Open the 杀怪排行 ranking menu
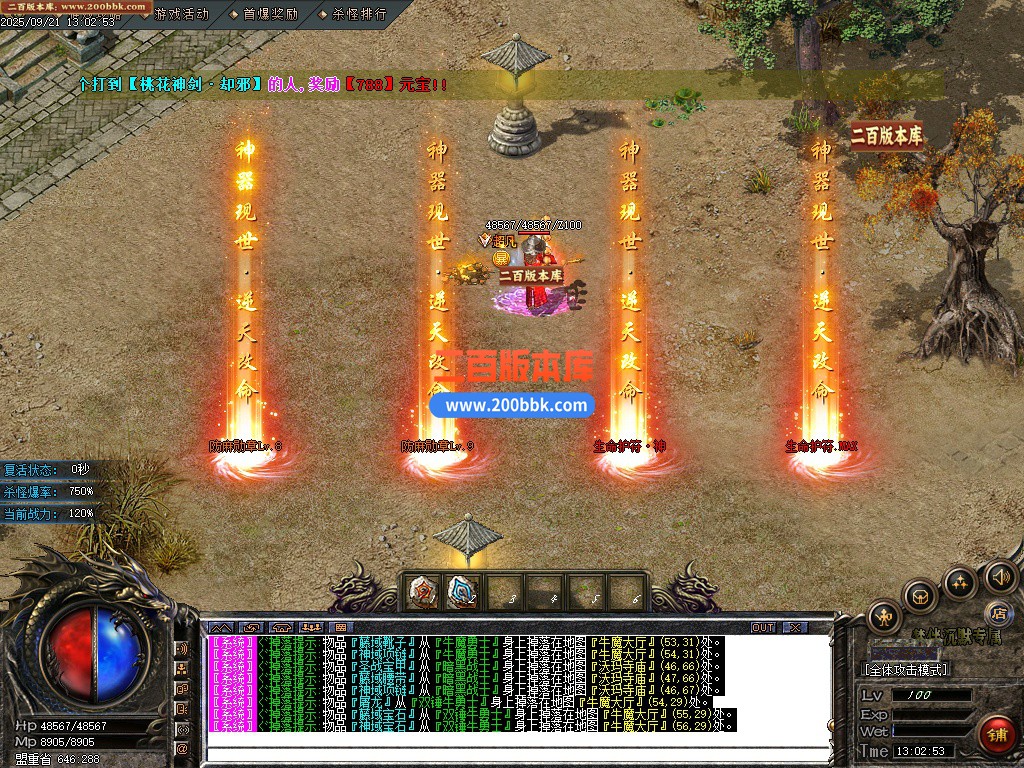Viewport: 1024px width, 768px height. (359, 14)
